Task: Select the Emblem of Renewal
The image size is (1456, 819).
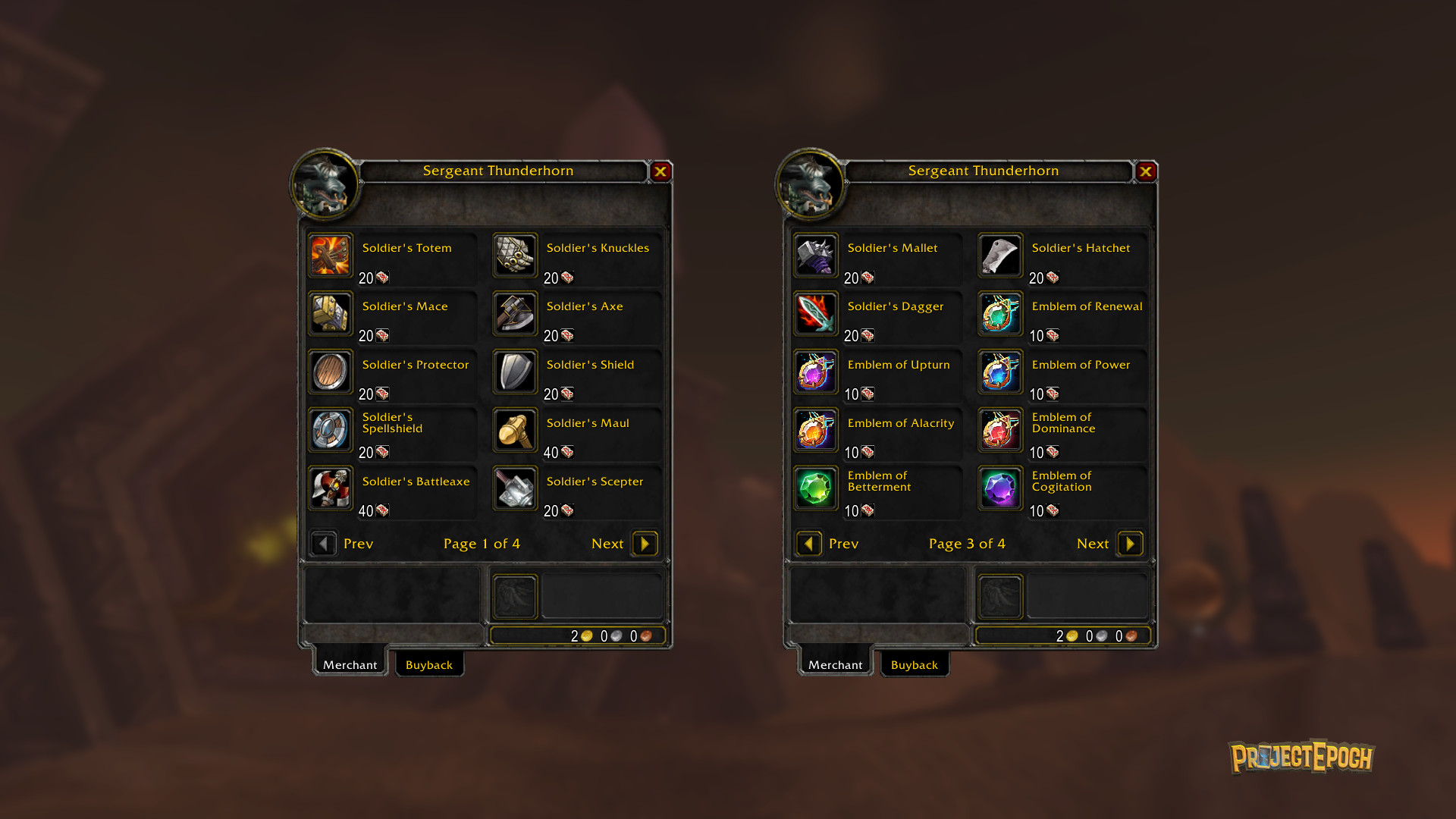Action: [1001, 313]
